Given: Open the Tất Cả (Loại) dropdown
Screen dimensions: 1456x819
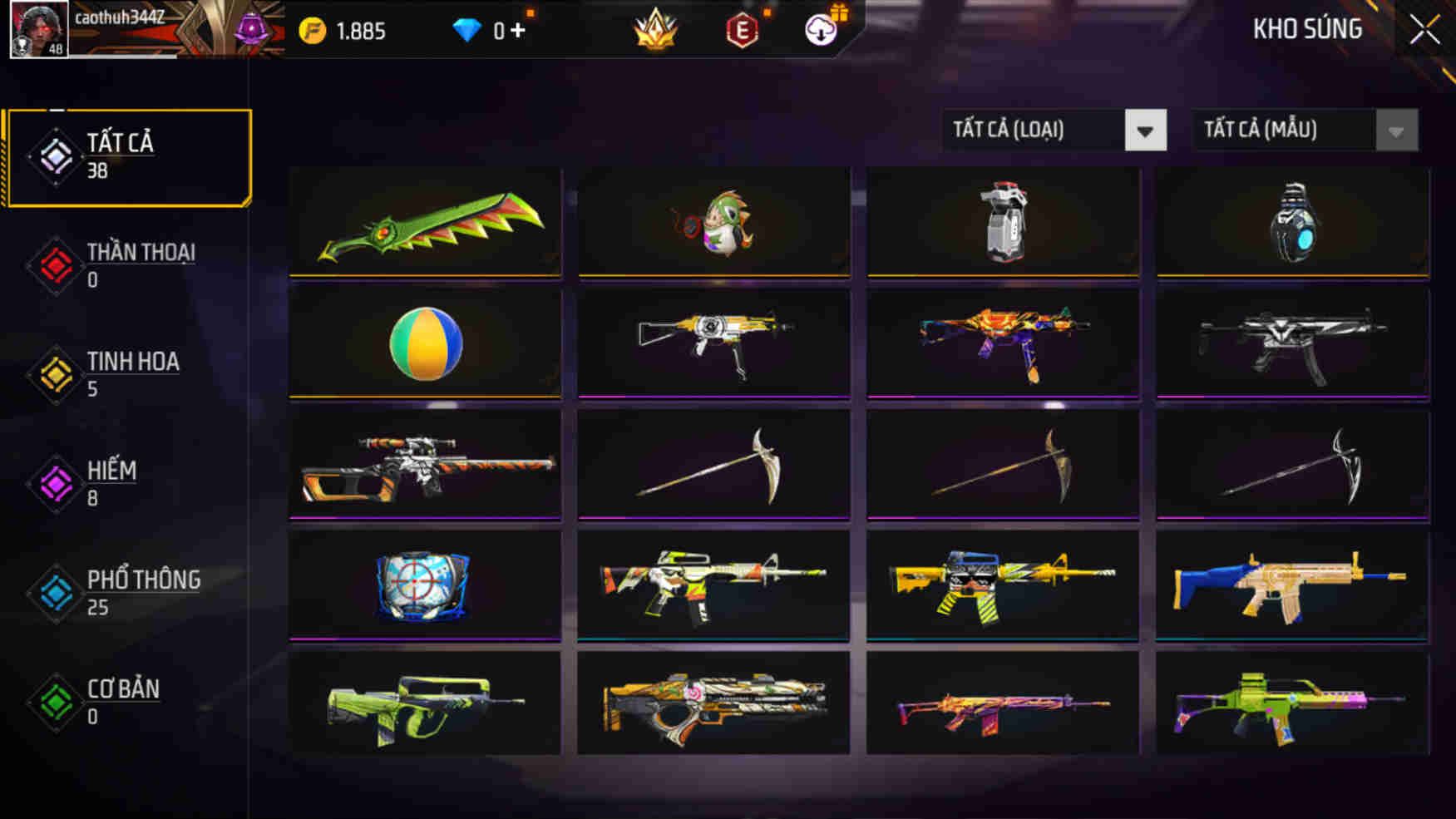Looking at the screenshot, I should [1054, 131].
